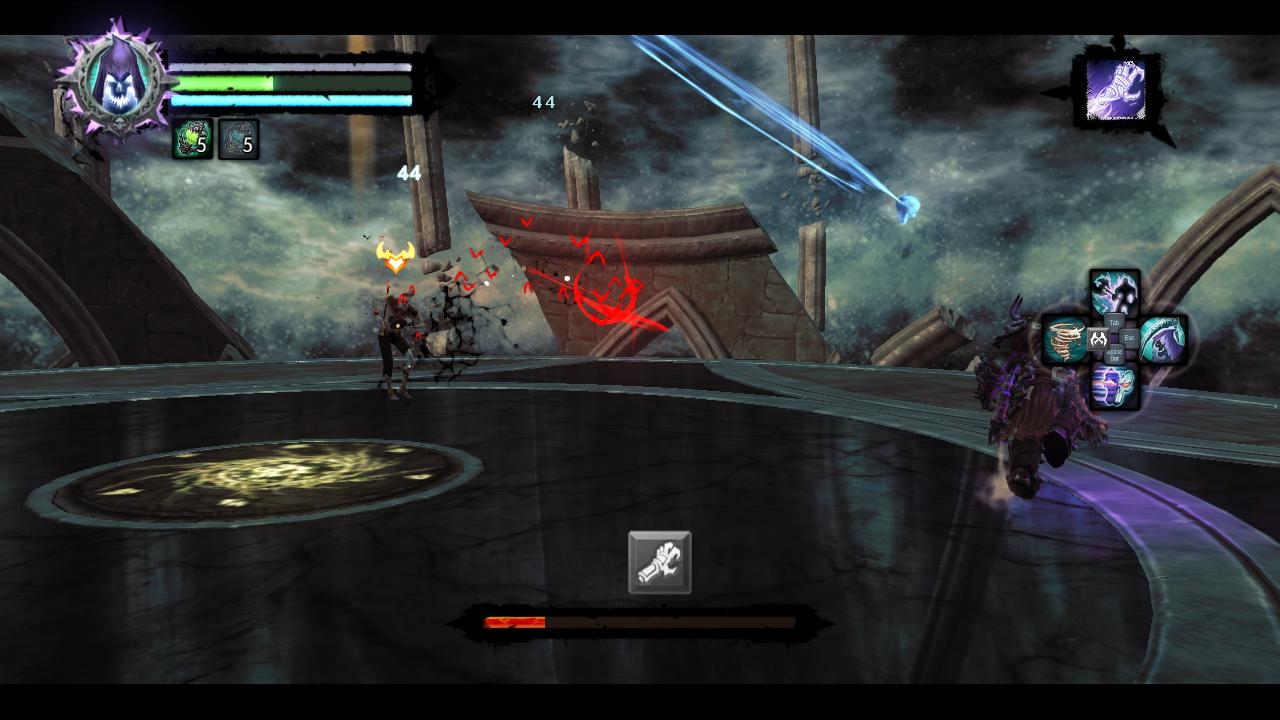The image size is (1280, 720).
Task: Activate the whirlwind tornado ability
Action: 1065,339
